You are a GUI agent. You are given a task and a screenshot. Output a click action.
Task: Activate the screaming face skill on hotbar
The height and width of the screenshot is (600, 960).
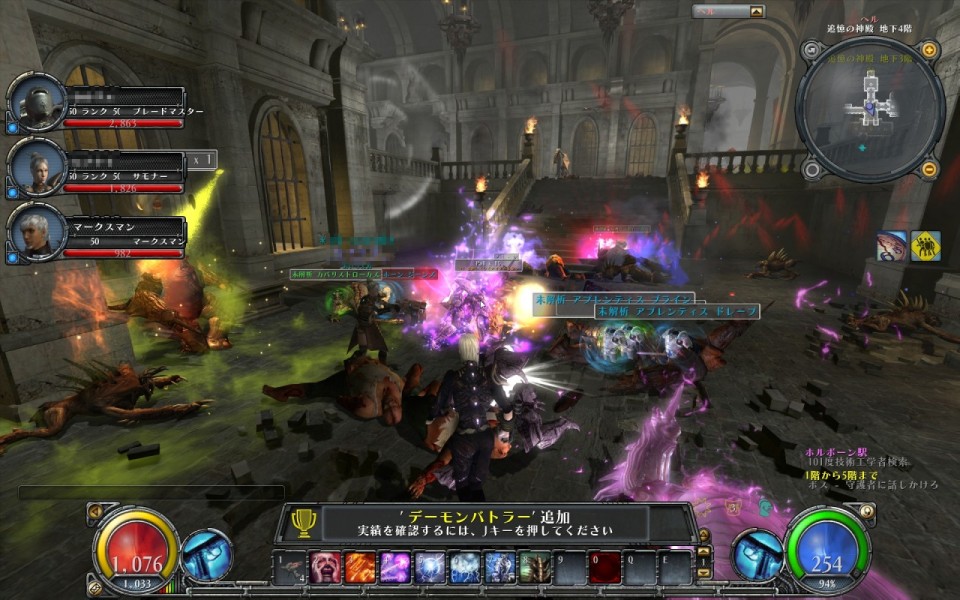coord(325,567)
